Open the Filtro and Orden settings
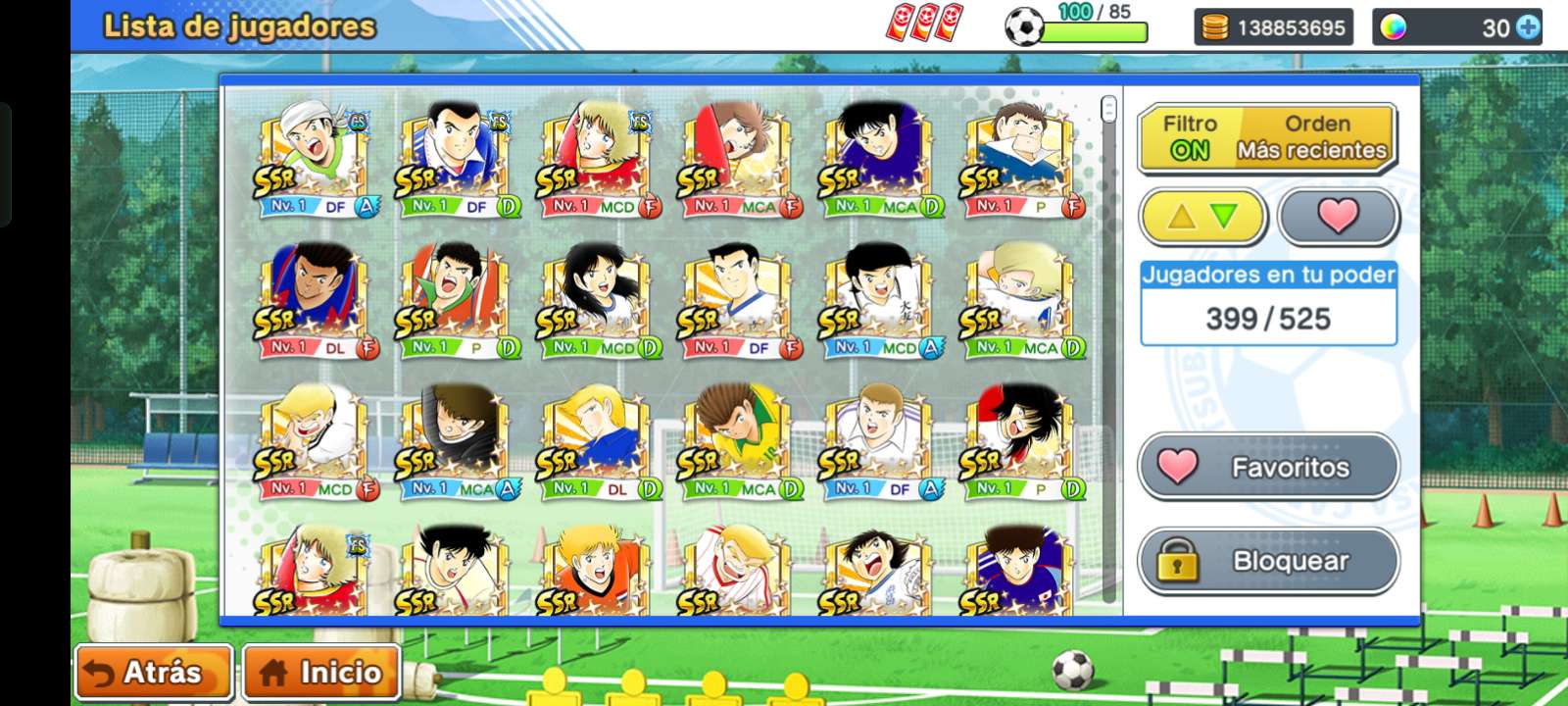The image size is (1568, 706). tap(1268, 138)
